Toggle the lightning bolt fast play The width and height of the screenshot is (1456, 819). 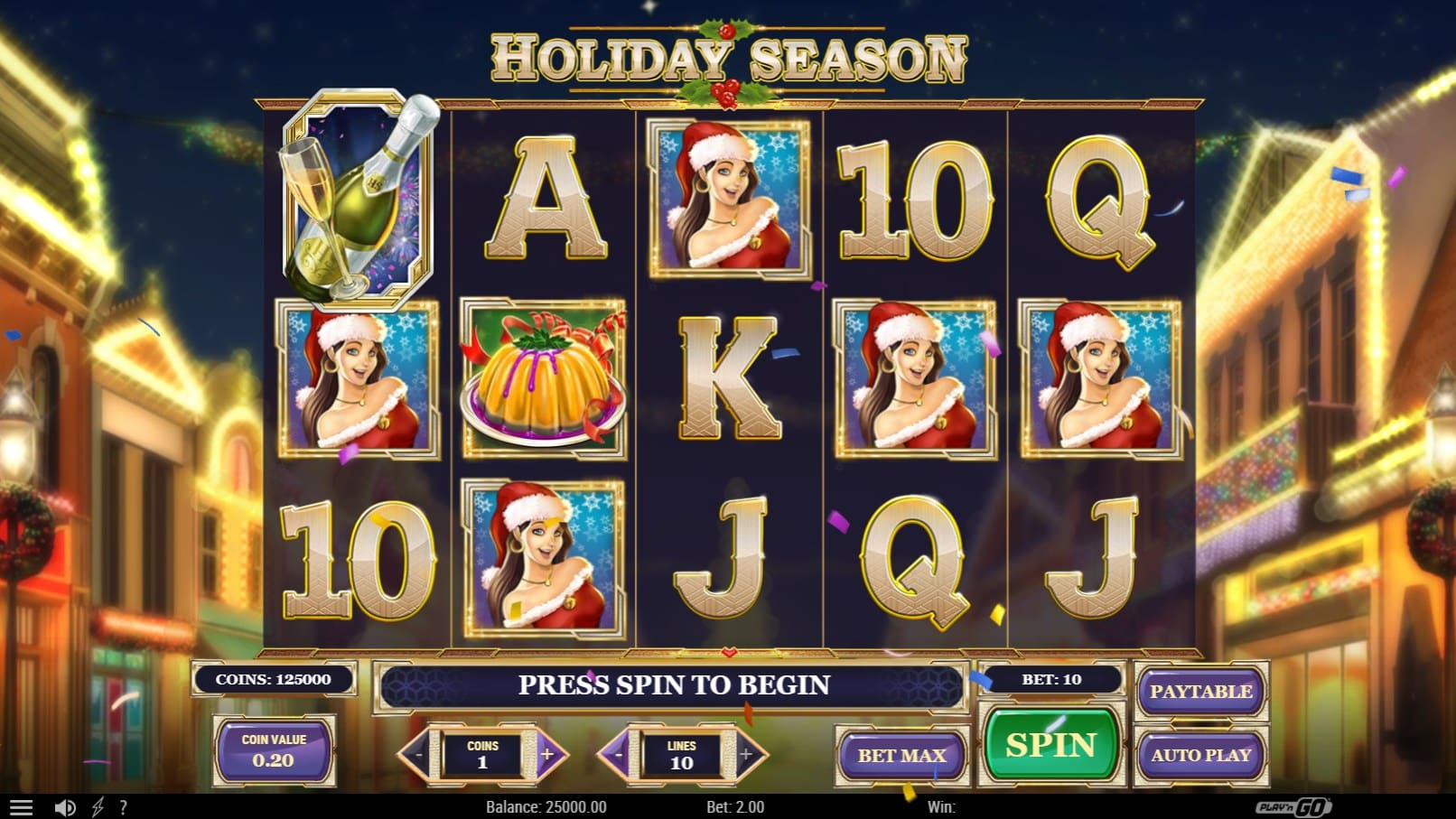tap(98, 807)
